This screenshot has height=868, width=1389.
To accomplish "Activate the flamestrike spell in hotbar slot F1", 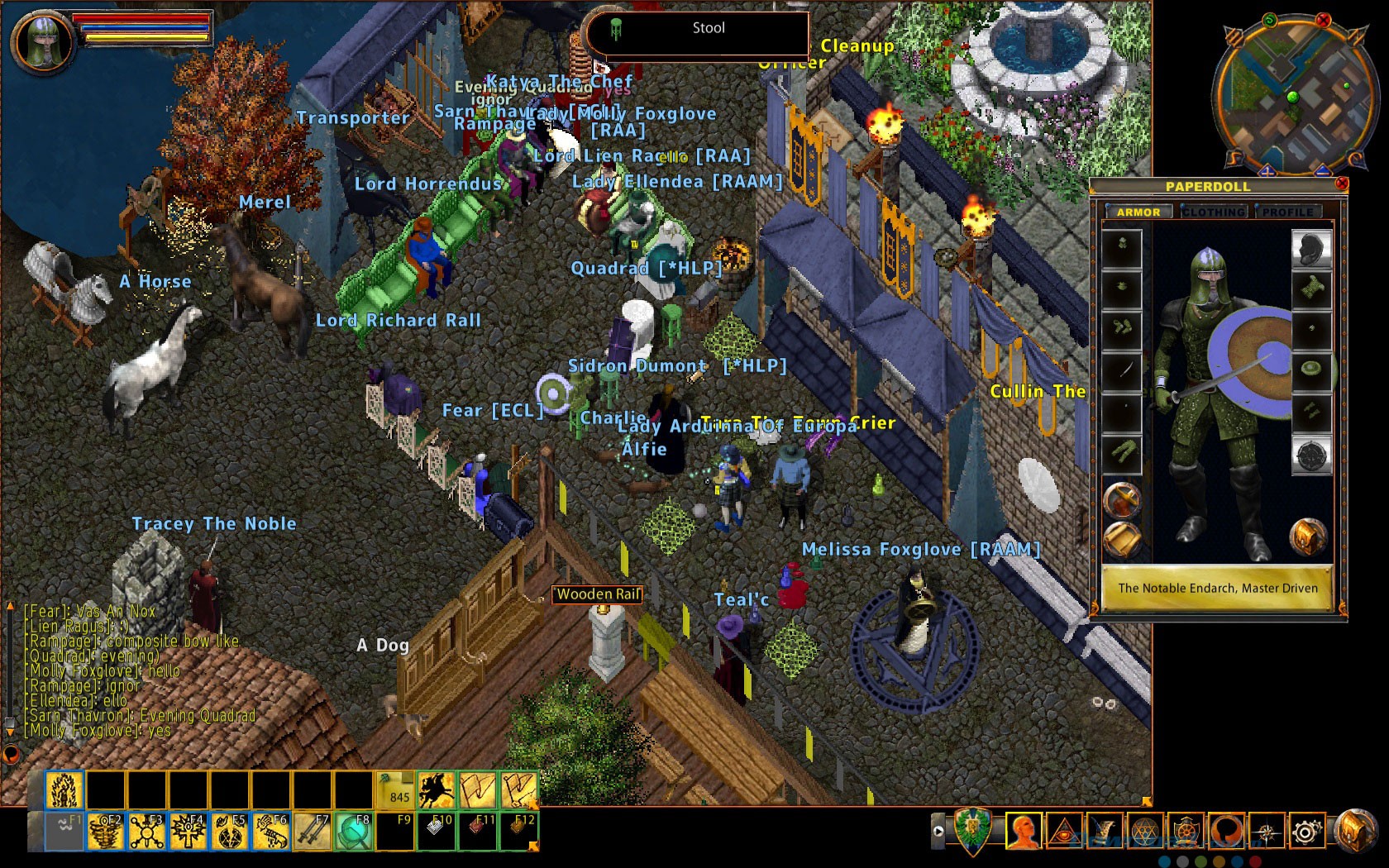I will (x=65, y=789).
